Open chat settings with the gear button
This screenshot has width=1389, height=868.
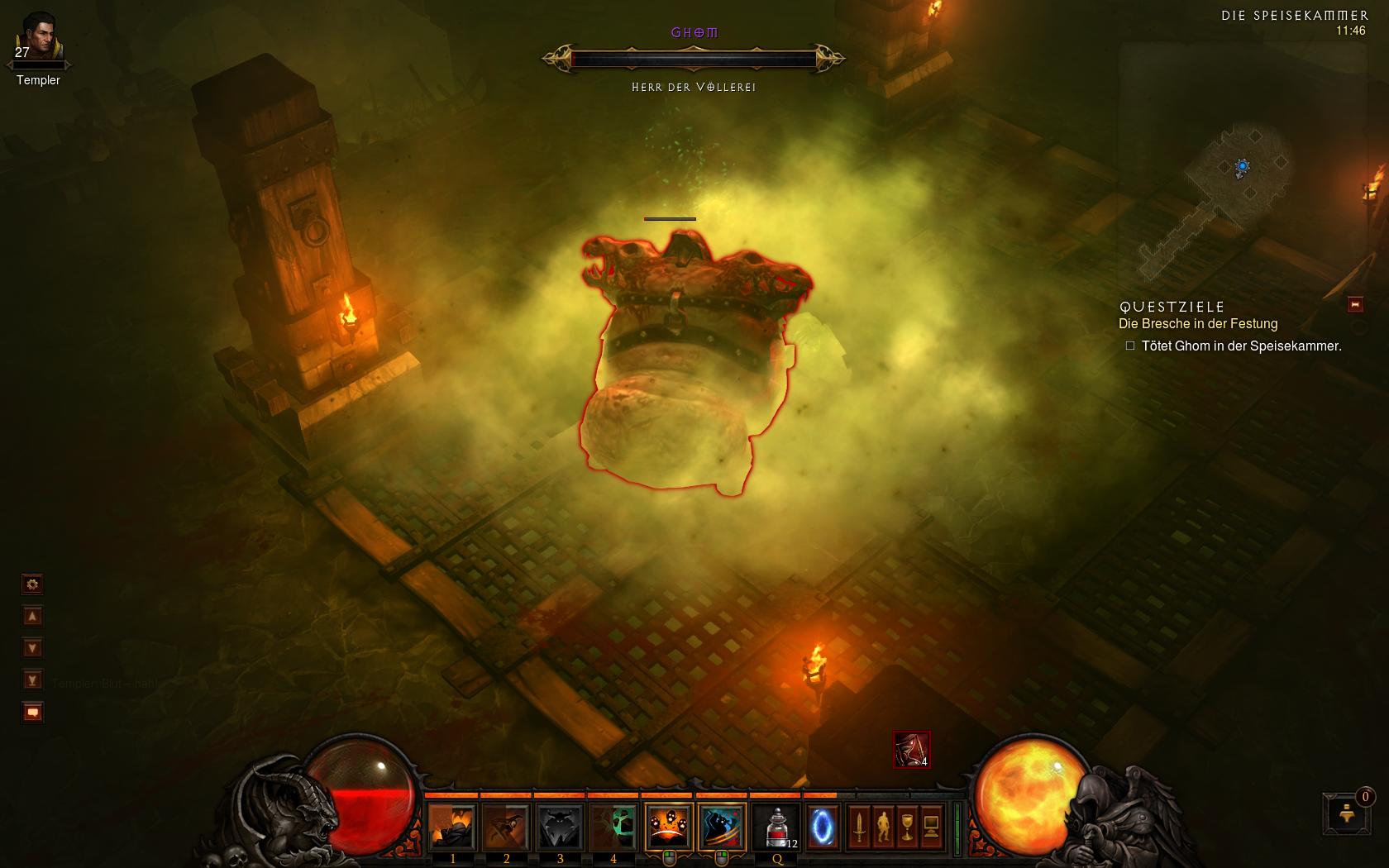(x=32, y=584)
